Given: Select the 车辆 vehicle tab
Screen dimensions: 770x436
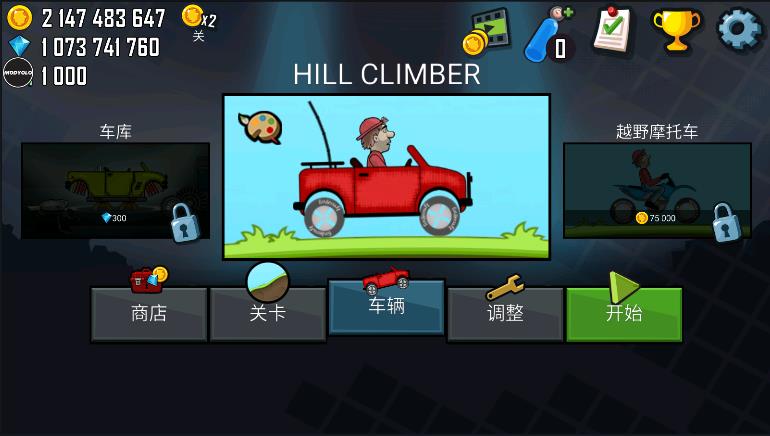Looking at the screenshot, I should (x=386, y=307).
